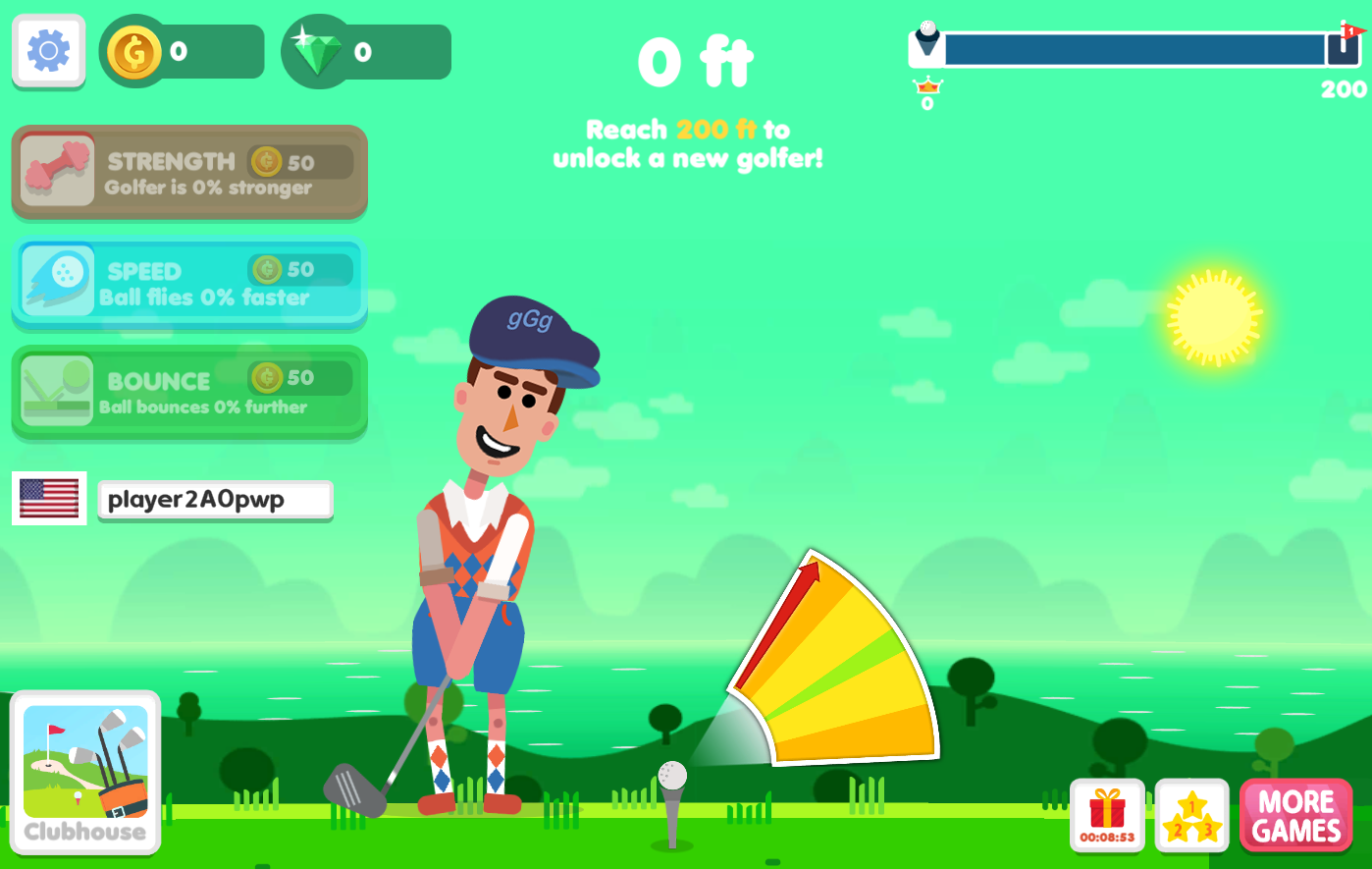1372x869 pixels.
Task: Open the Clubhouse golf bag panel
Action: (x=84, y=771)
